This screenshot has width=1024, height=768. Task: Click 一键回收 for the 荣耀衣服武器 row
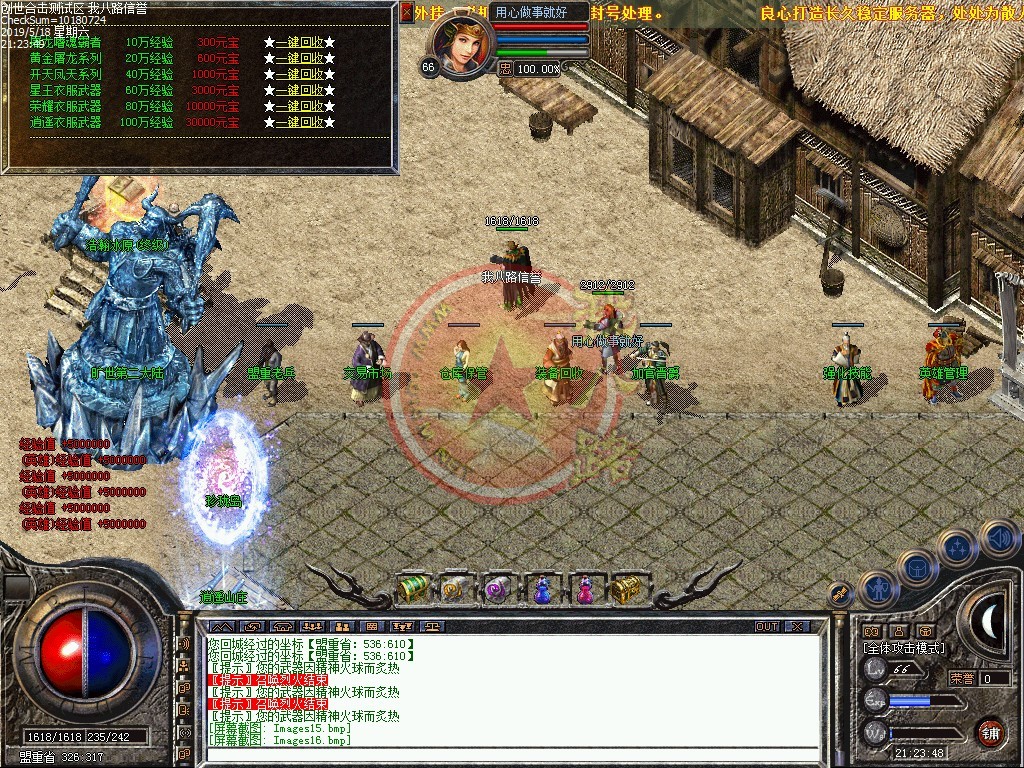299,106
